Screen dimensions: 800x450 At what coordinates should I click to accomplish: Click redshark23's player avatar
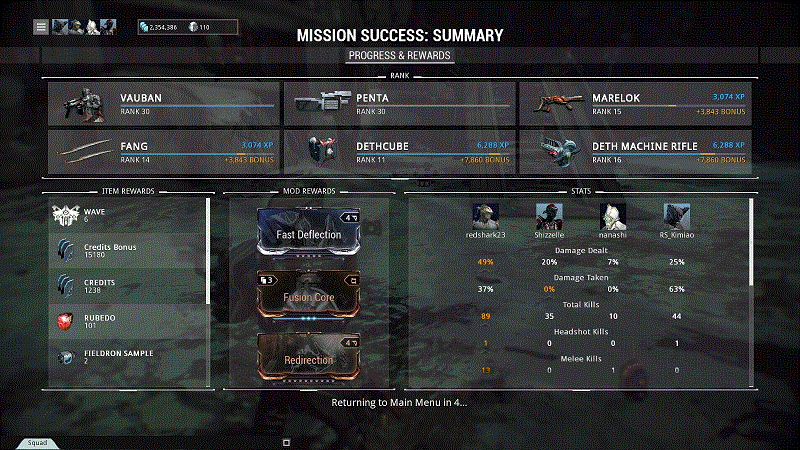point(485,216)
